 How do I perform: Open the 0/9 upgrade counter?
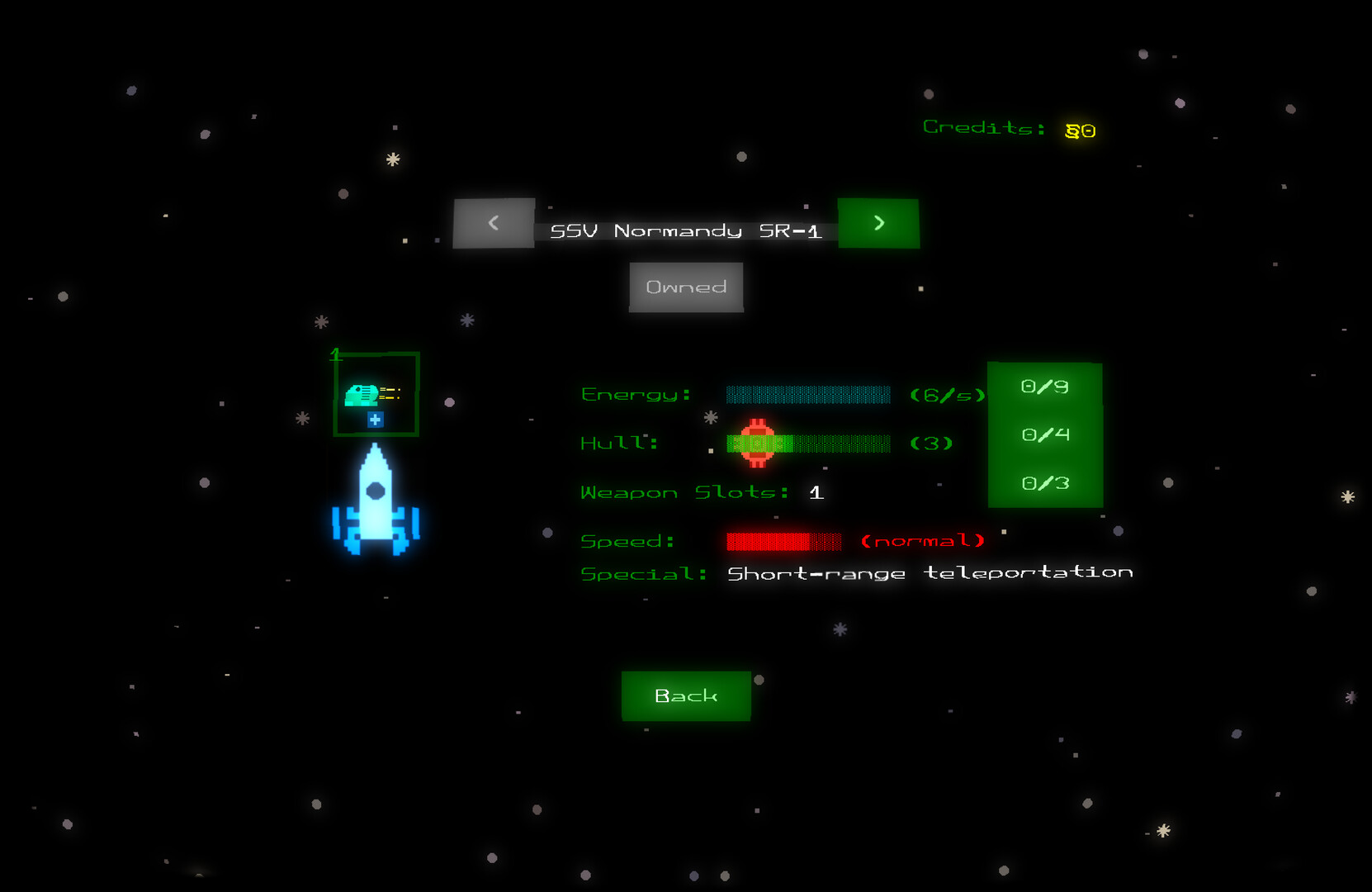1044,386
